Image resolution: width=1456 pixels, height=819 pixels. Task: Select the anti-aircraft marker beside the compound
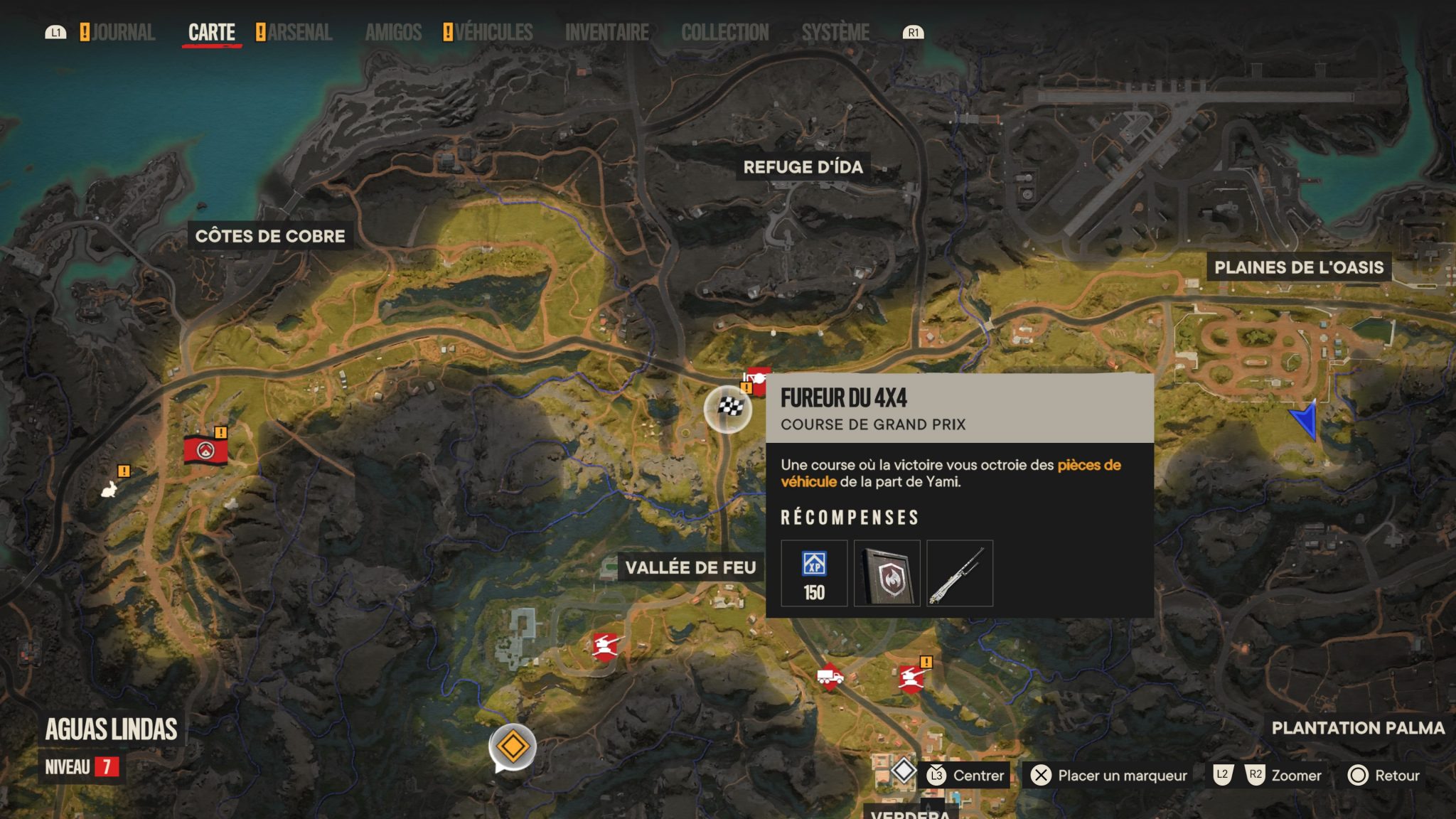606,646
